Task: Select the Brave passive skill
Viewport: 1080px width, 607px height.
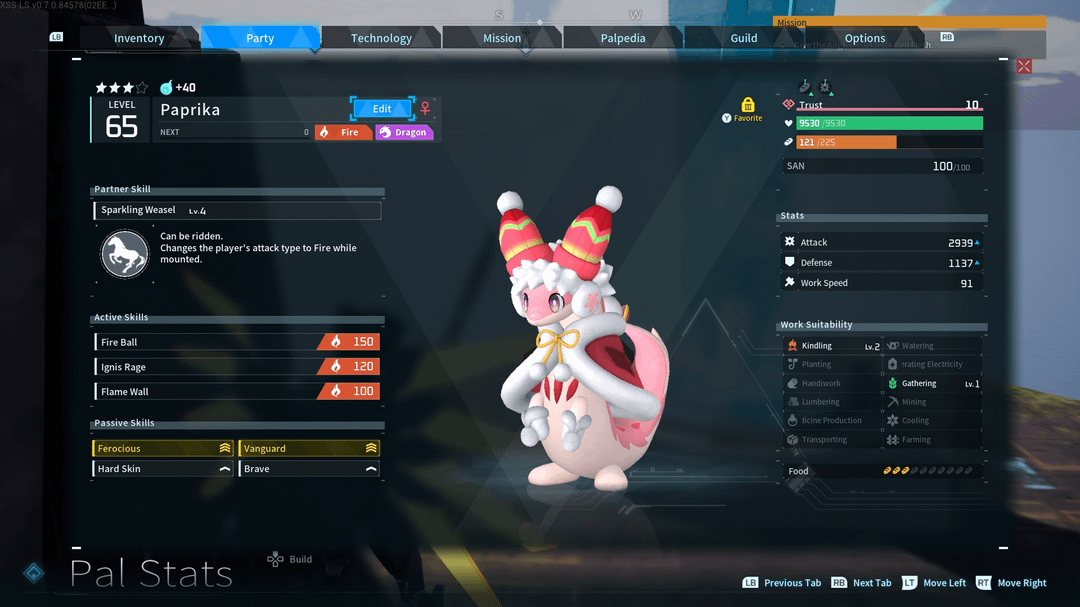Action: pyautogui.click(x=309, y=469)
